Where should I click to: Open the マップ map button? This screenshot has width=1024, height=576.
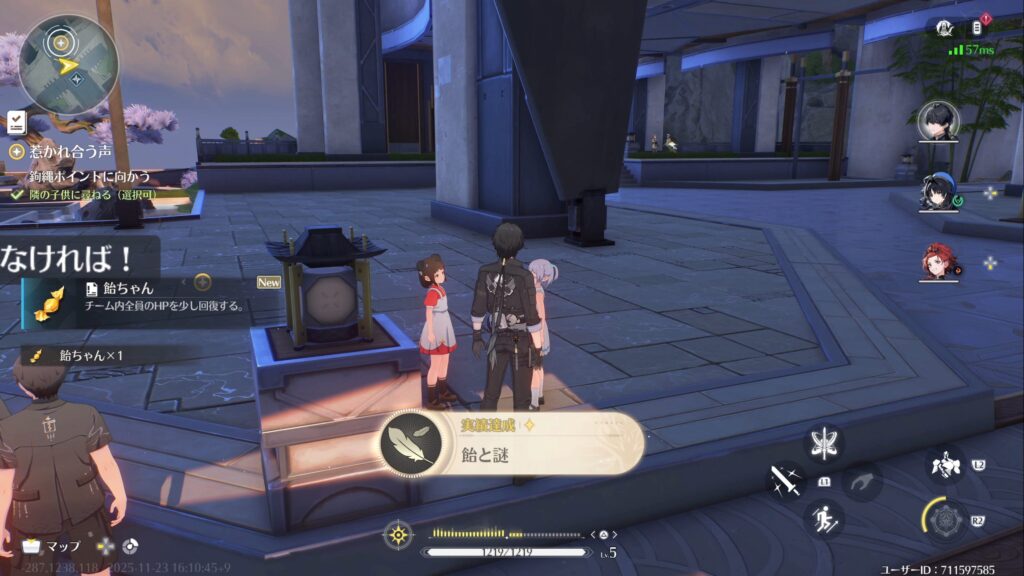(52, 547)
